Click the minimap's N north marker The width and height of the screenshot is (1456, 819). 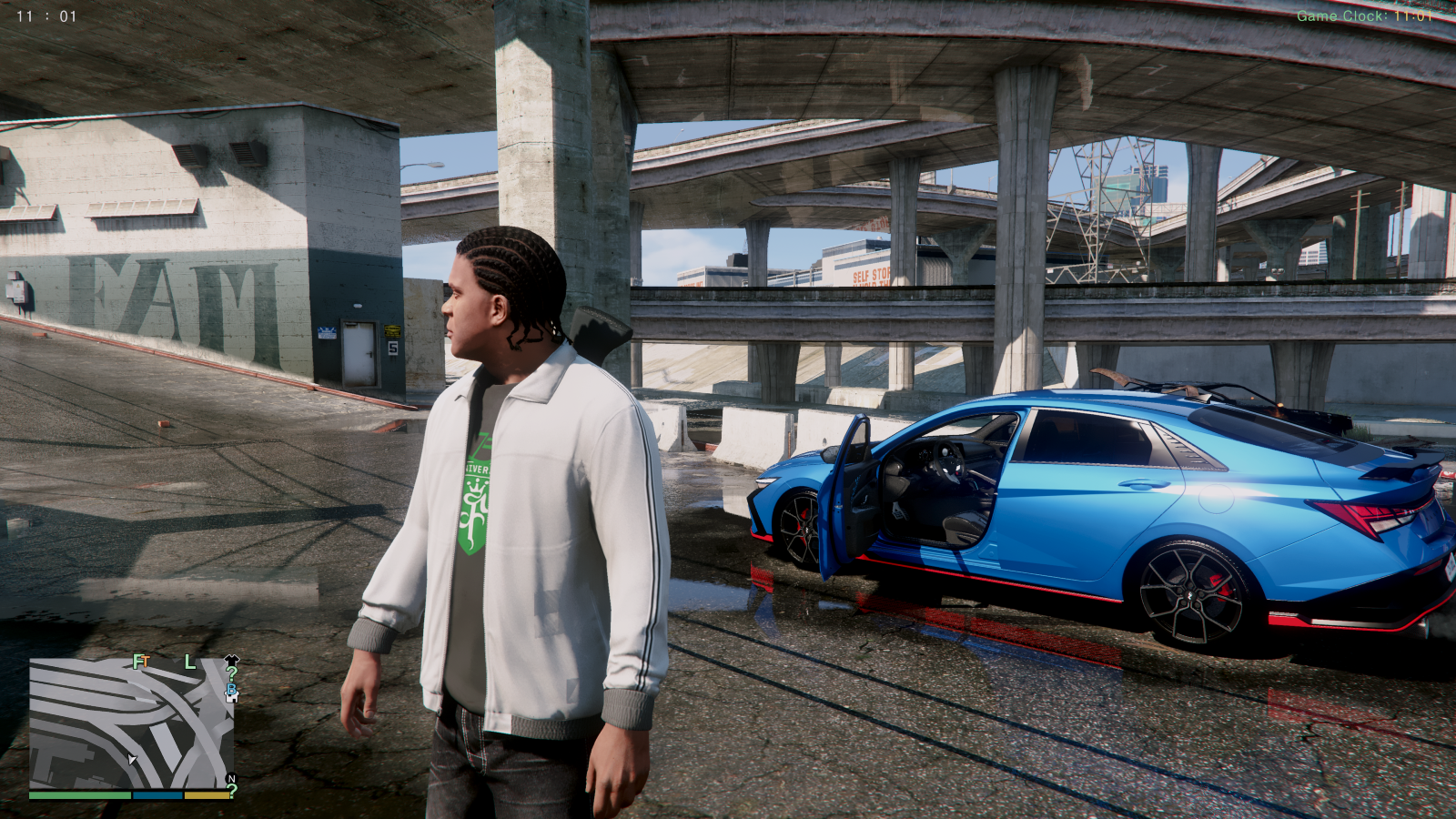[x=231, y=779]
